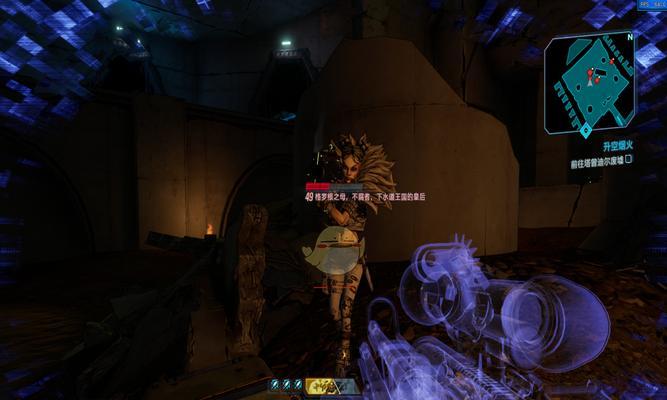This screenshot has height=400, width=667.
Task: Toggle the 前往塔鲁迪尔废墟 objective checkbox
Action: [x=629, y=161]
